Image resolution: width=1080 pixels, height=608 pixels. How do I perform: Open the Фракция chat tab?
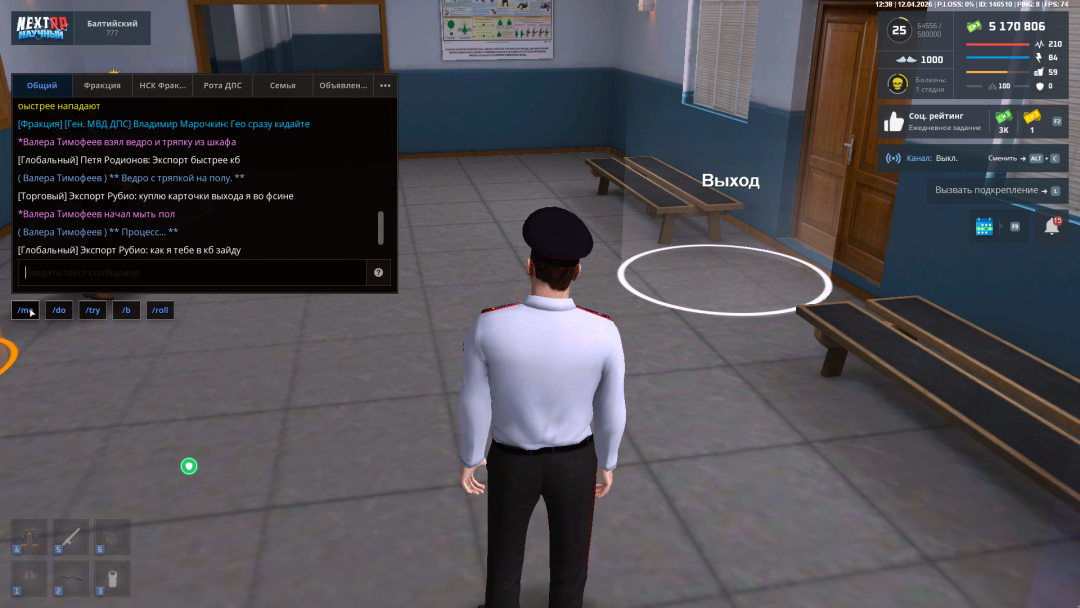pyautogui.click(x=102, y=86)
